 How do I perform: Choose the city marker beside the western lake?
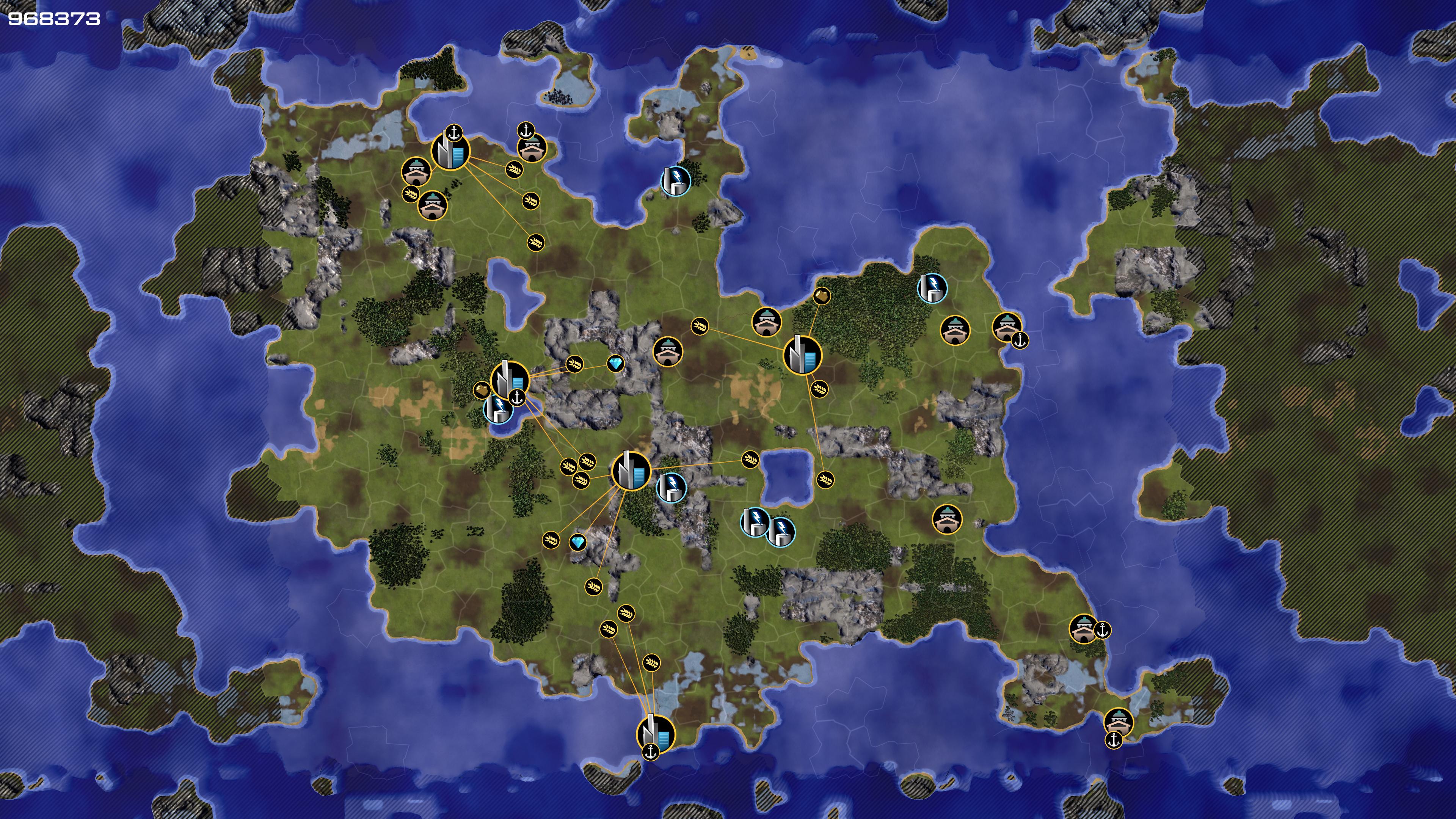(x=509, y=379)
